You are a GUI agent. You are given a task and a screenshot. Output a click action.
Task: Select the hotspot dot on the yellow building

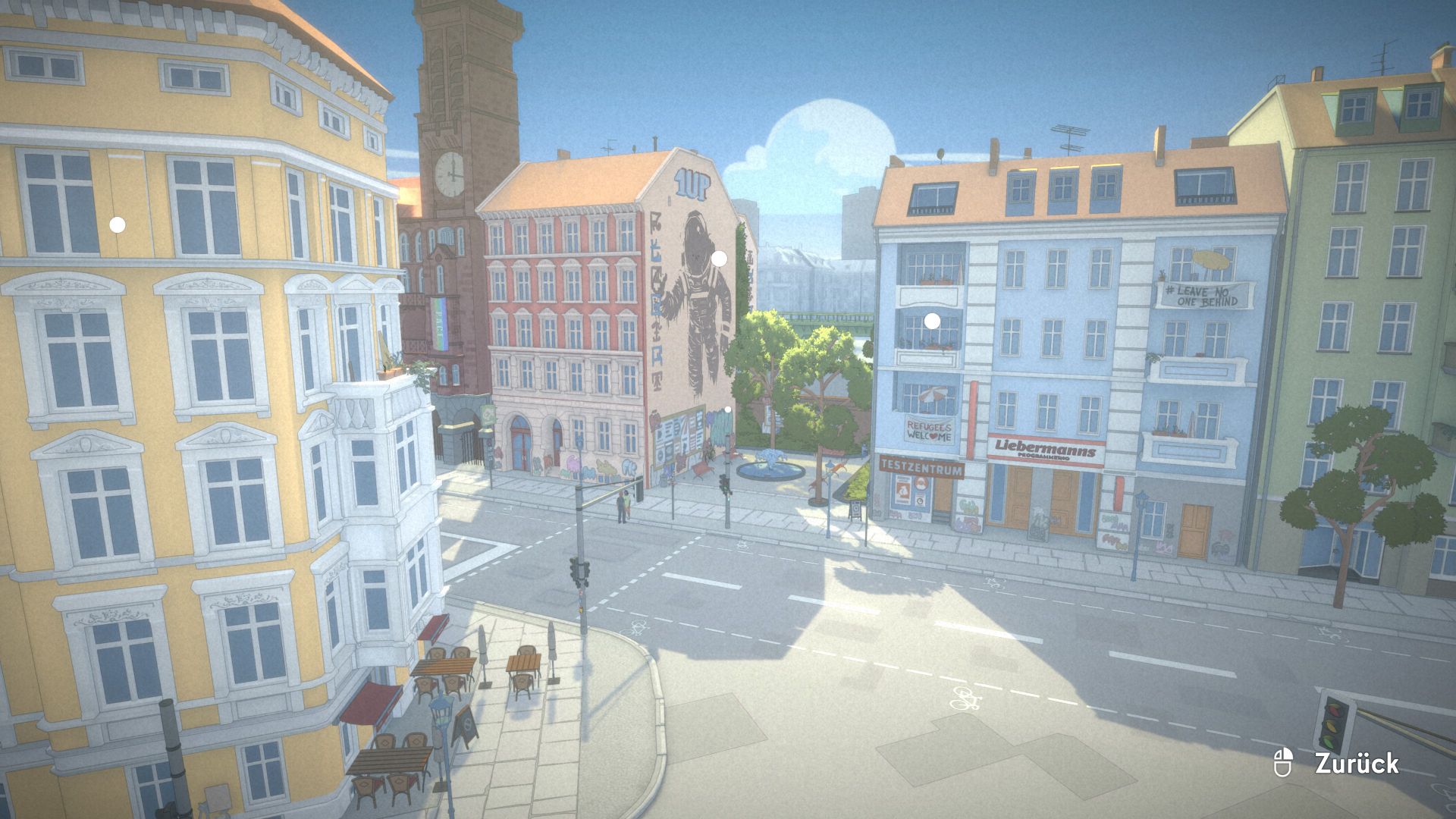[x=118, y=224]
